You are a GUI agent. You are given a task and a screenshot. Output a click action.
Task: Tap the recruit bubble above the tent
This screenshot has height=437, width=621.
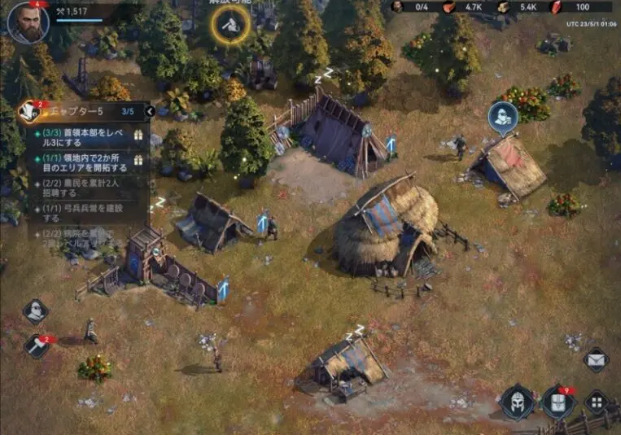point(502,117)
